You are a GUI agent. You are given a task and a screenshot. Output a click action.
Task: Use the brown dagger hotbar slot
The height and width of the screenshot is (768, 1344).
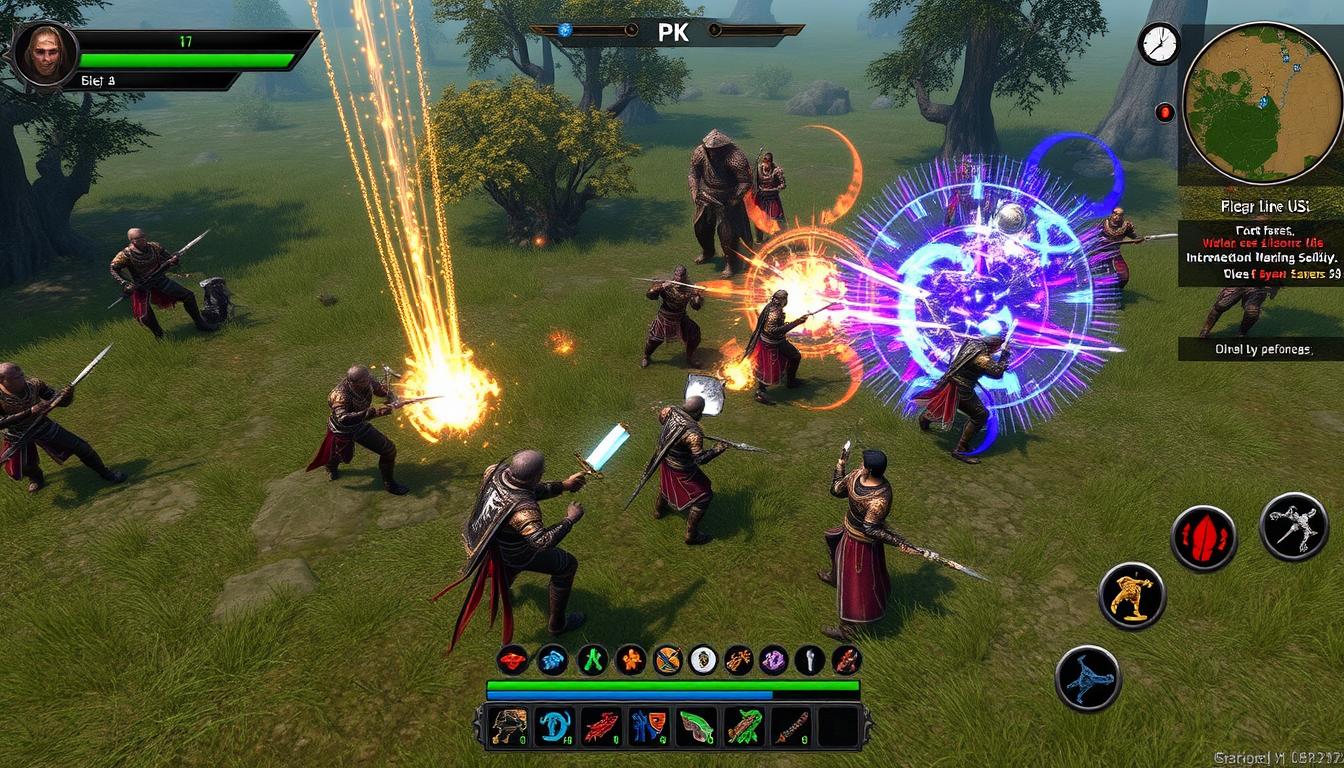(x=790, y=726)
